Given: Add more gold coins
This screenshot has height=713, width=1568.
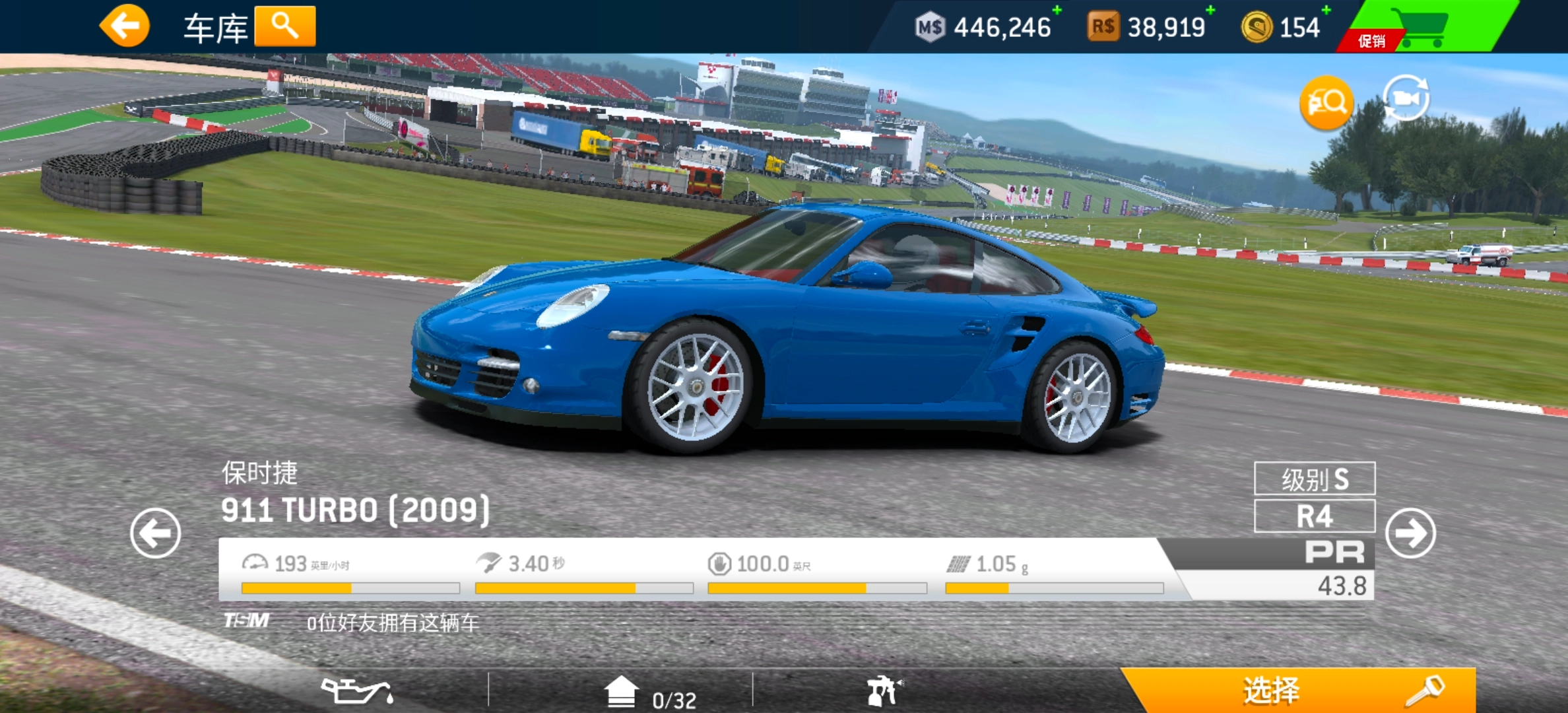Looking at the screenshot, I should 1326,11.
